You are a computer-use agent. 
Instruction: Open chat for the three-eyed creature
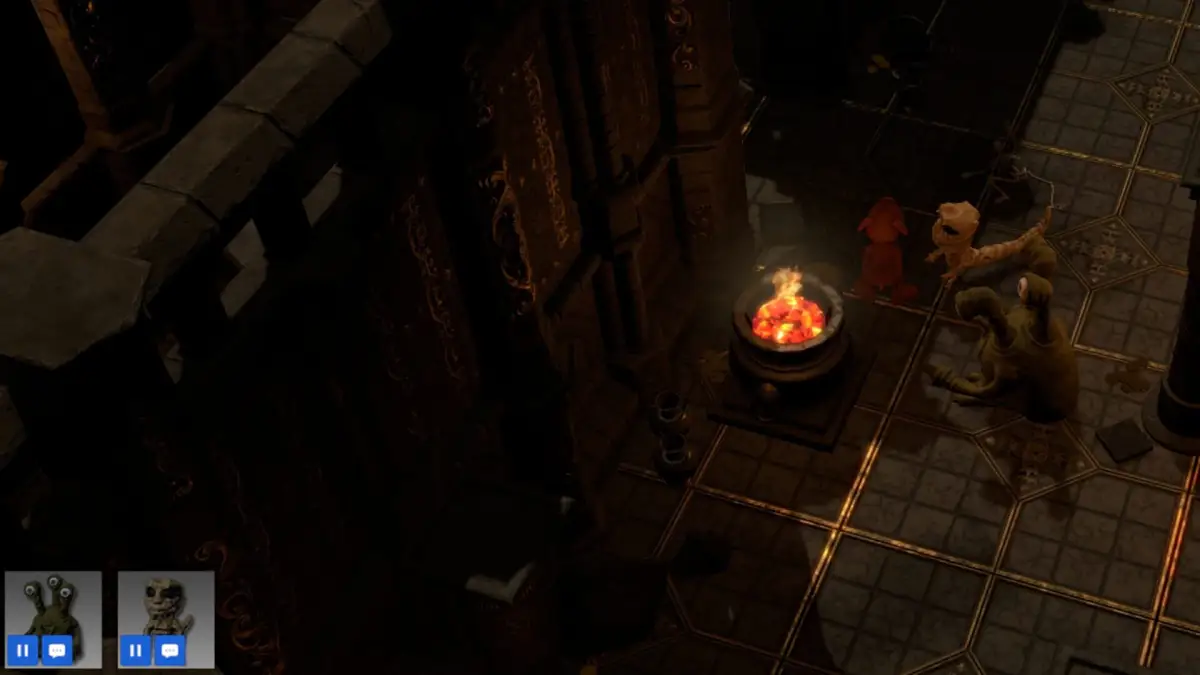point(57,650)
